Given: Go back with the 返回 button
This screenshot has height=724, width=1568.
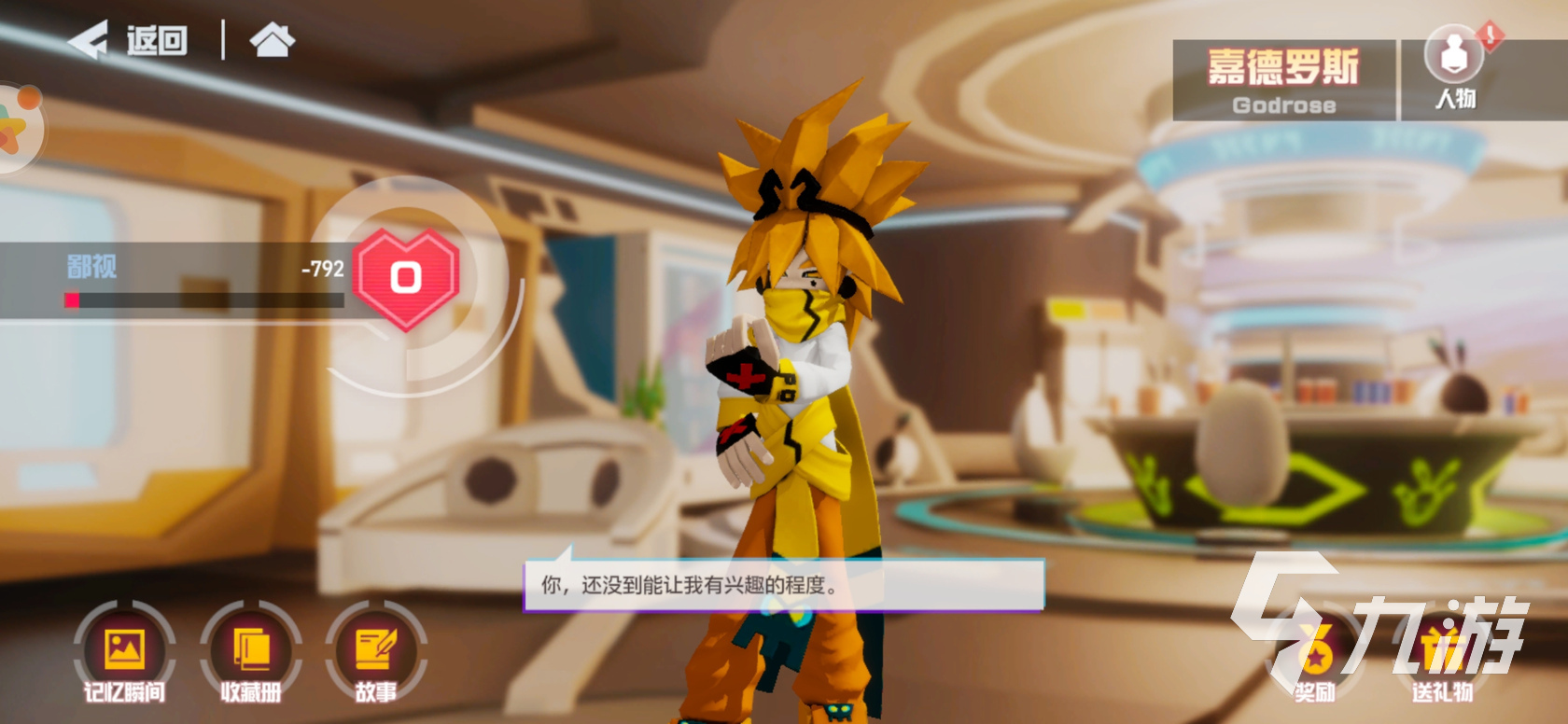Looking at the screenshot, I should click(129, 40).
